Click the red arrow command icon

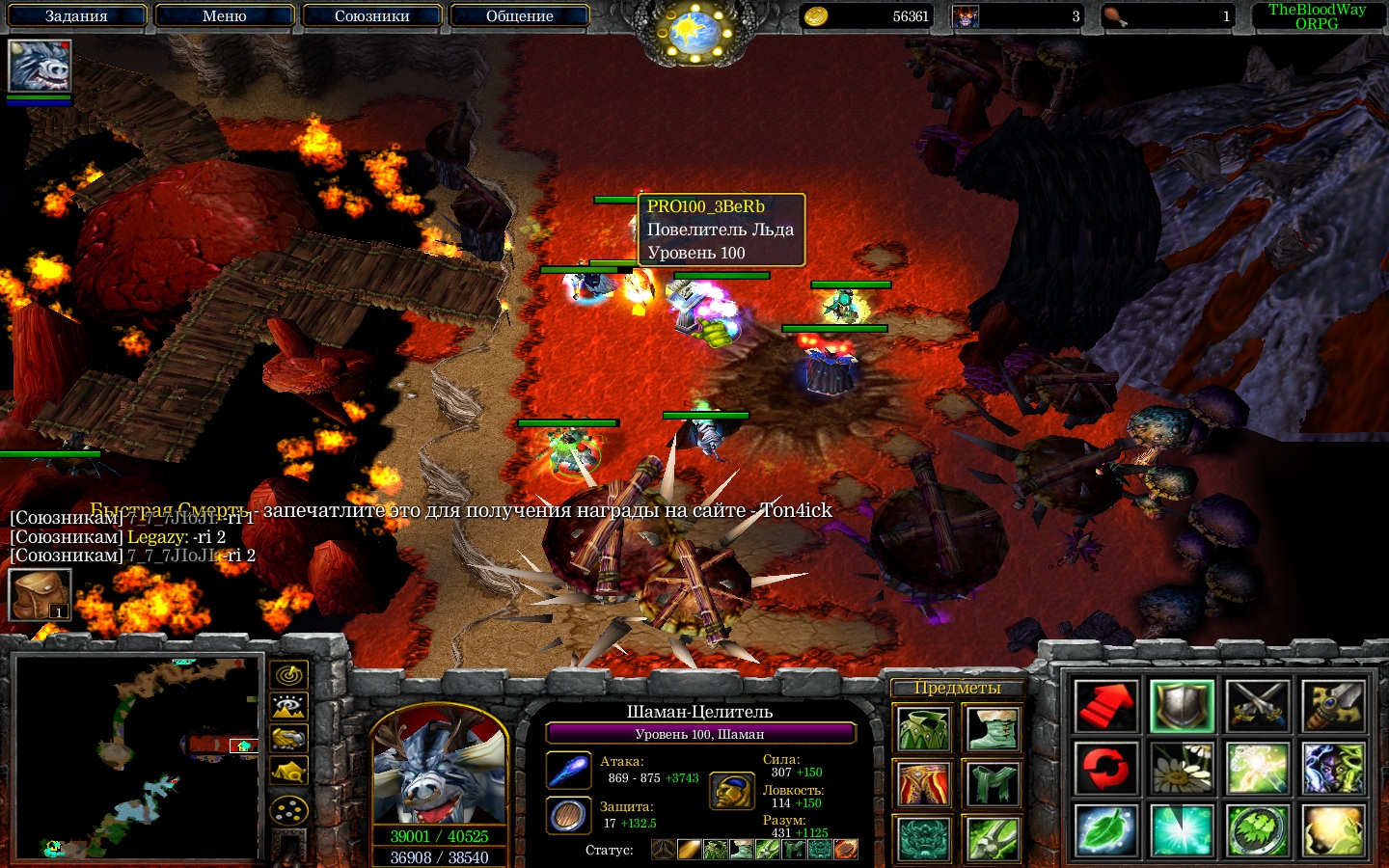[1106, 706]
